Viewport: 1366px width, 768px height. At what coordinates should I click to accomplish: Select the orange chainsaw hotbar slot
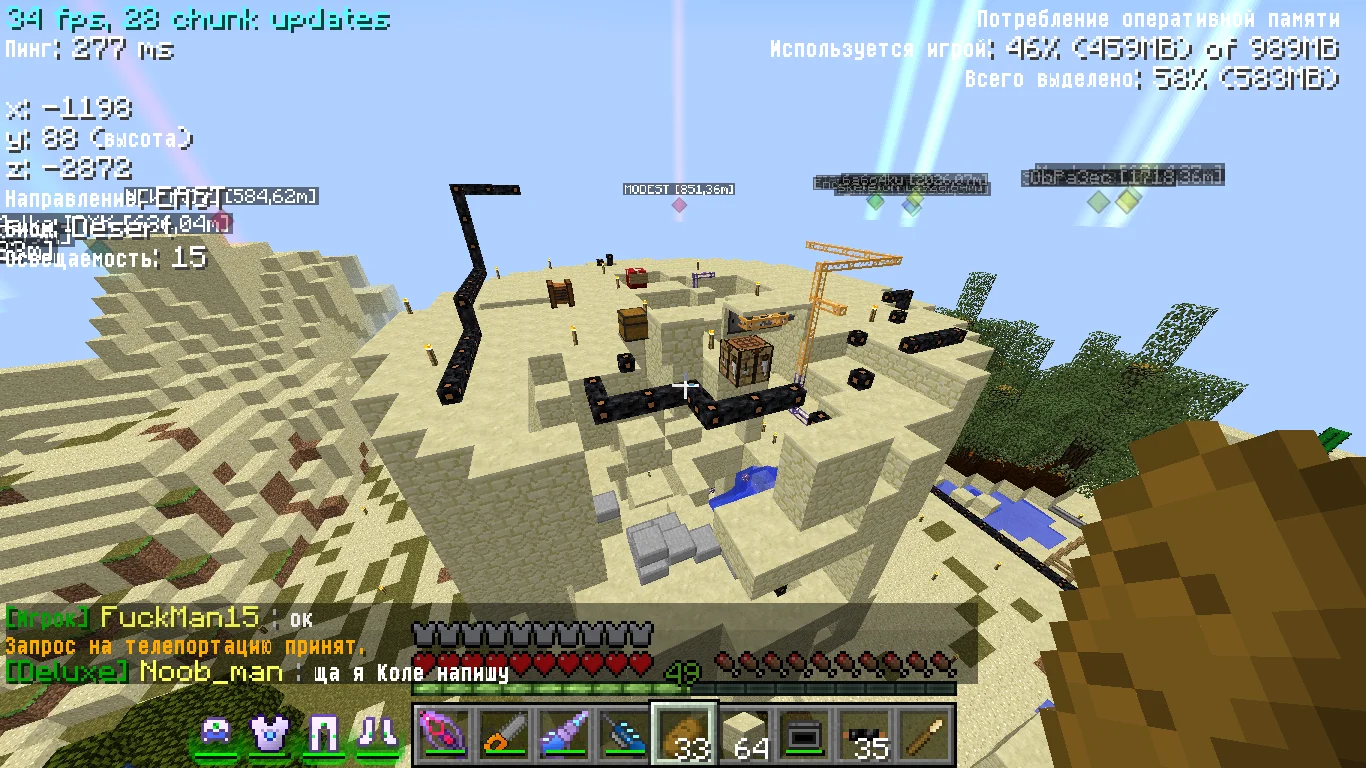click(x=501, y=735)
